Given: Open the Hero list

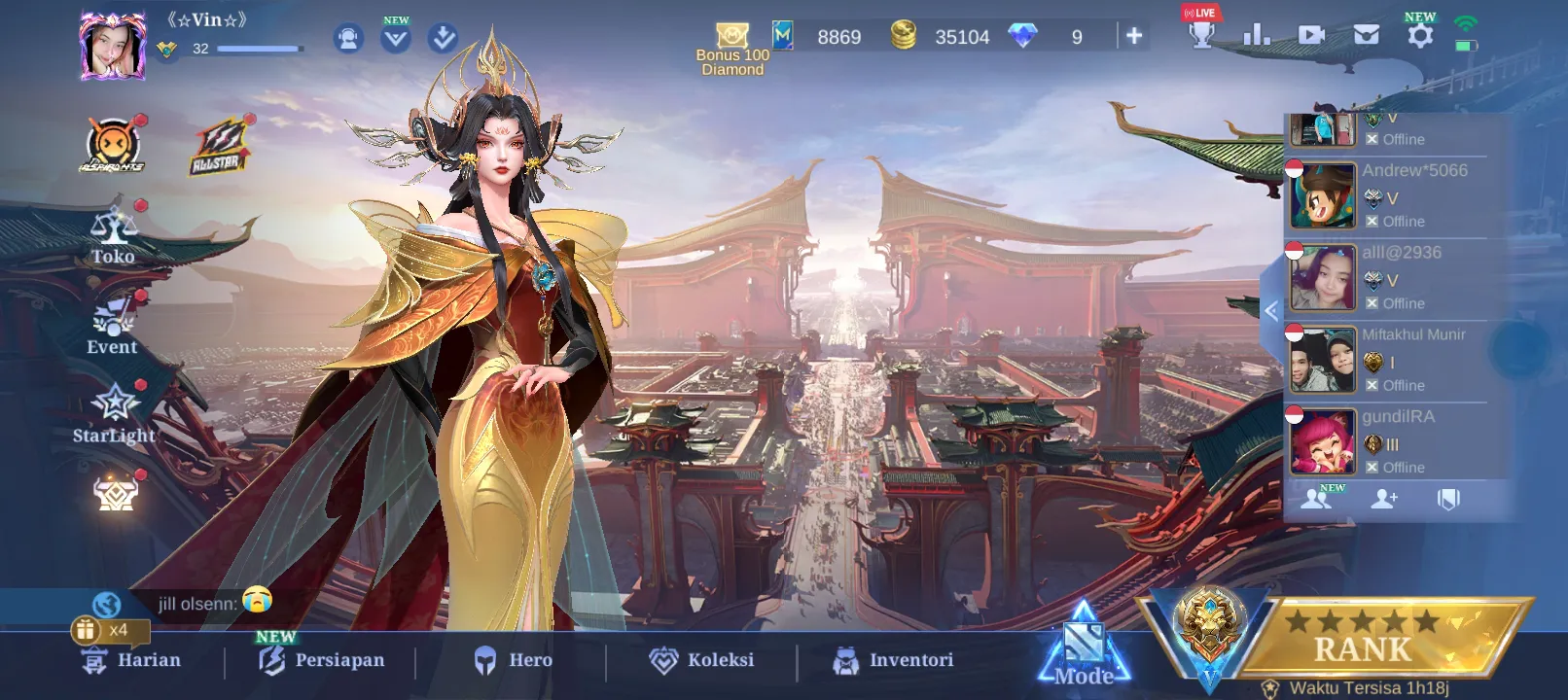Looking at the screenshot, I should (513, 660).
